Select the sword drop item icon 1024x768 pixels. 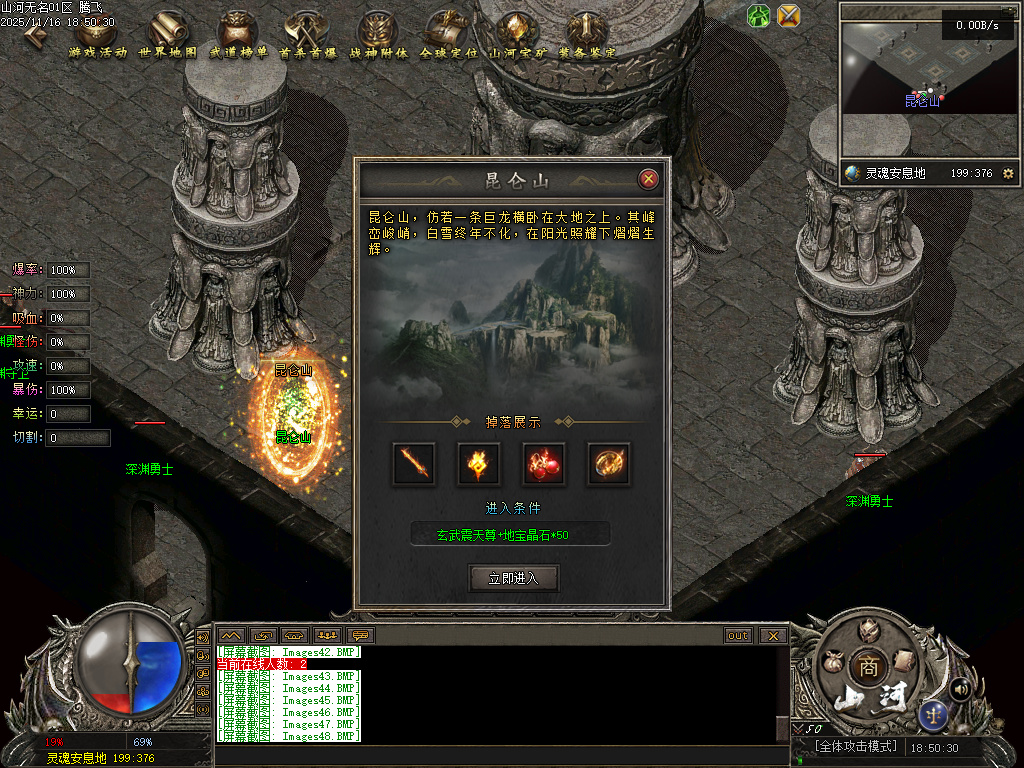click(413, 463)
